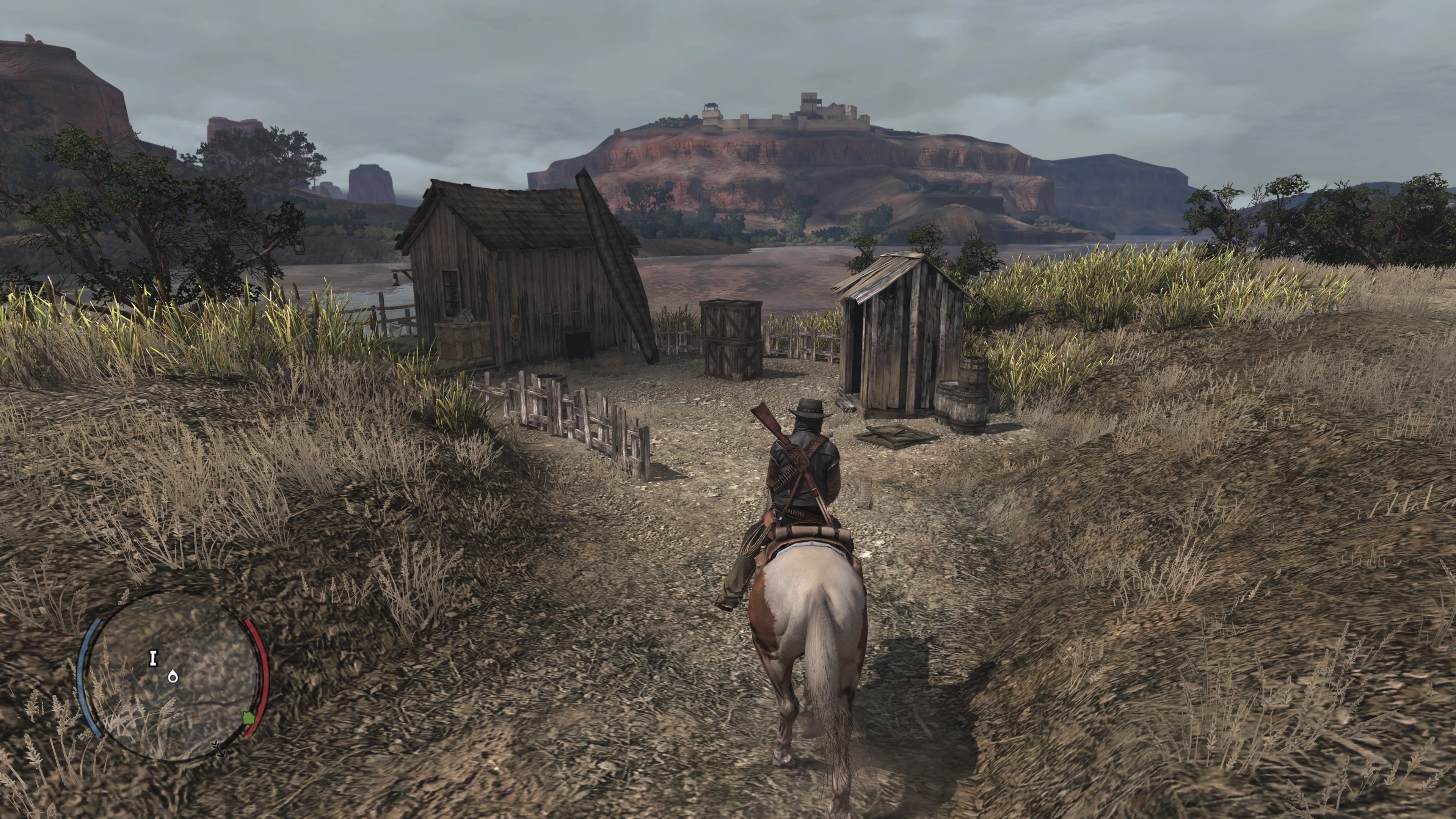This screenshot has height=819, width=1456.
Task: Select the white teardrop player blip on the minimap
Action: (173, 677)
